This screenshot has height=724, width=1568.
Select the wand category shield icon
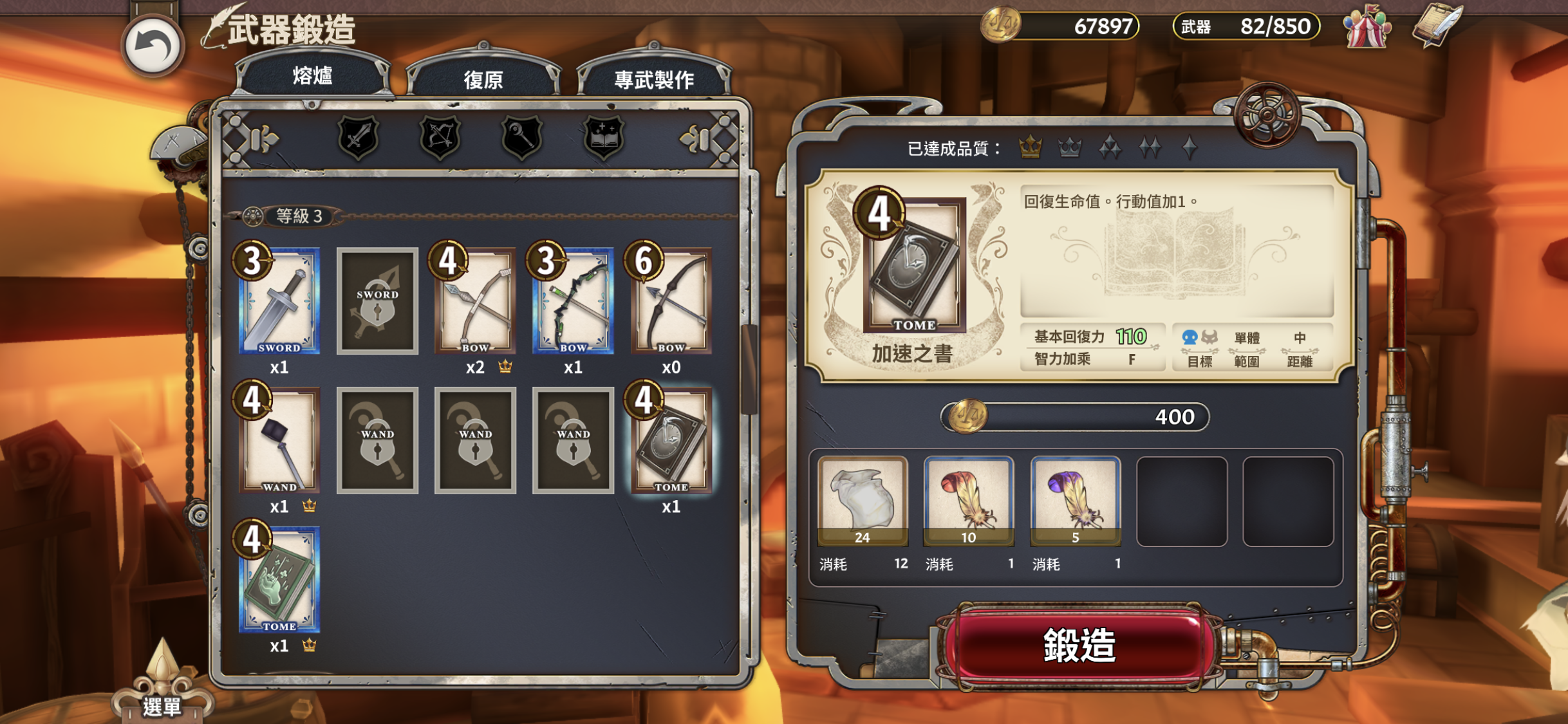(523, 137)
